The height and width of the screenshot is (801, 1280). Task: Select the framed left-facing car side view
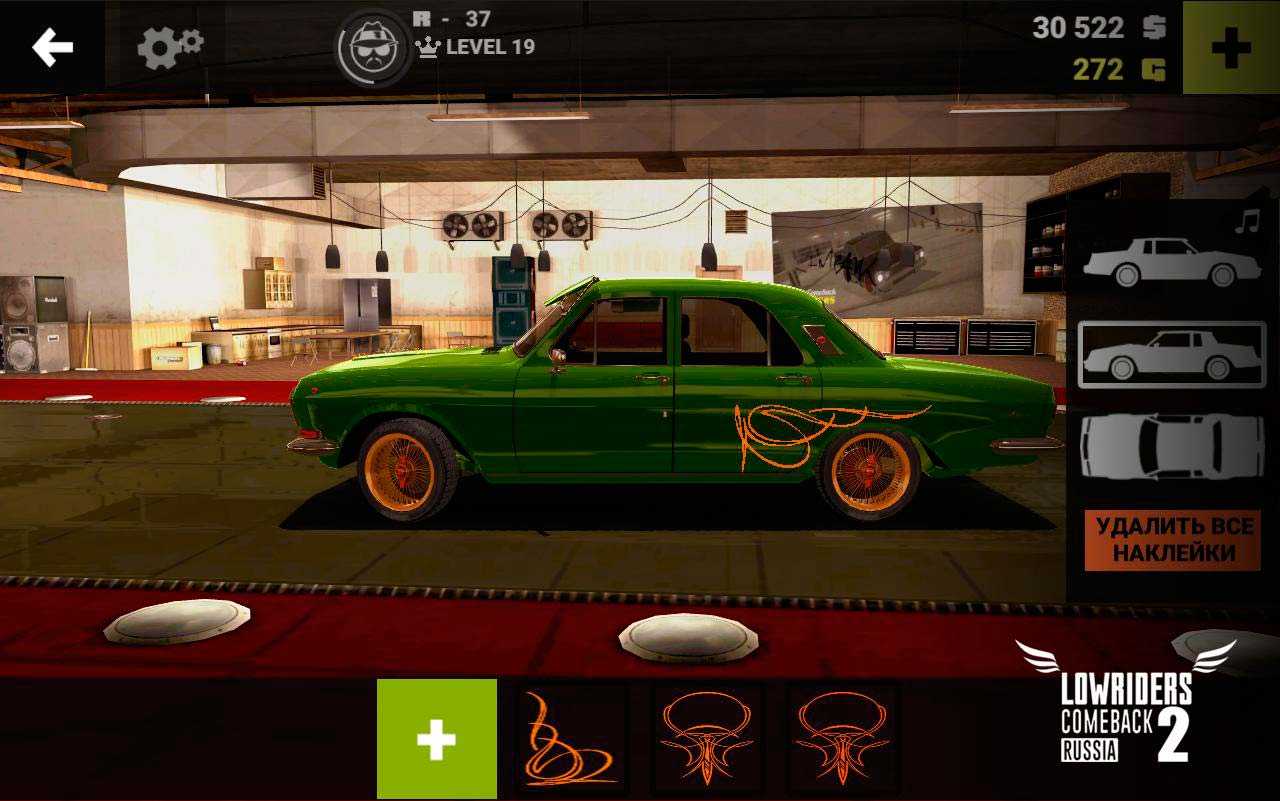(x=1171, y=355)
